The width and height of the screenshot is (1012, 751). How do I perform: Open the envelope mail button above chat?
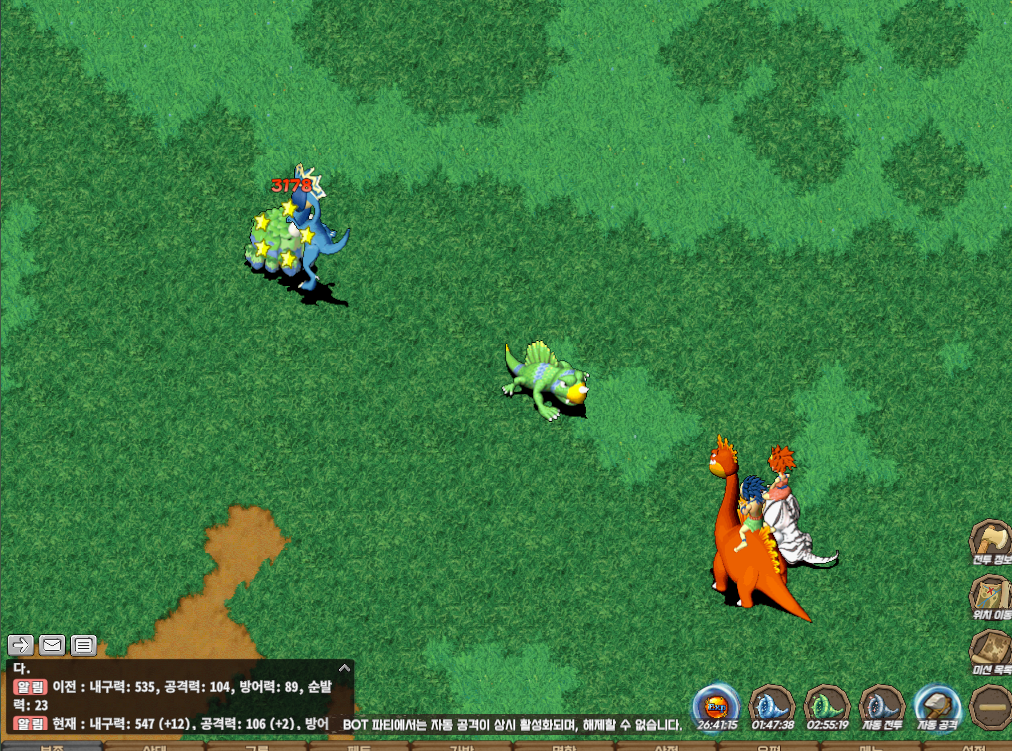click(52, 645)
